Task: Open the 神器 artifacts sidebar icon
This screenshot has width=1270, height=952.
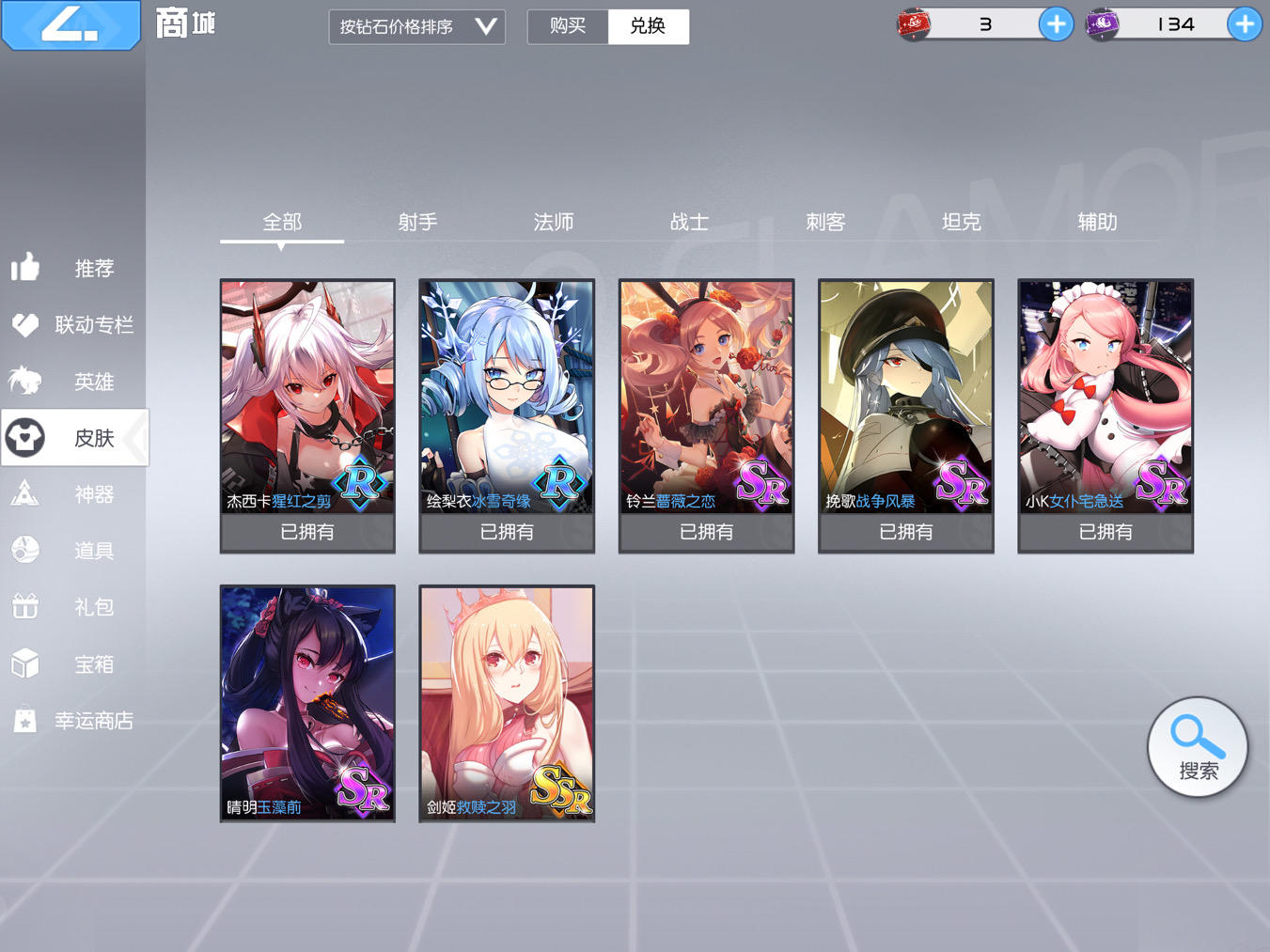Action: pos(25,493)
